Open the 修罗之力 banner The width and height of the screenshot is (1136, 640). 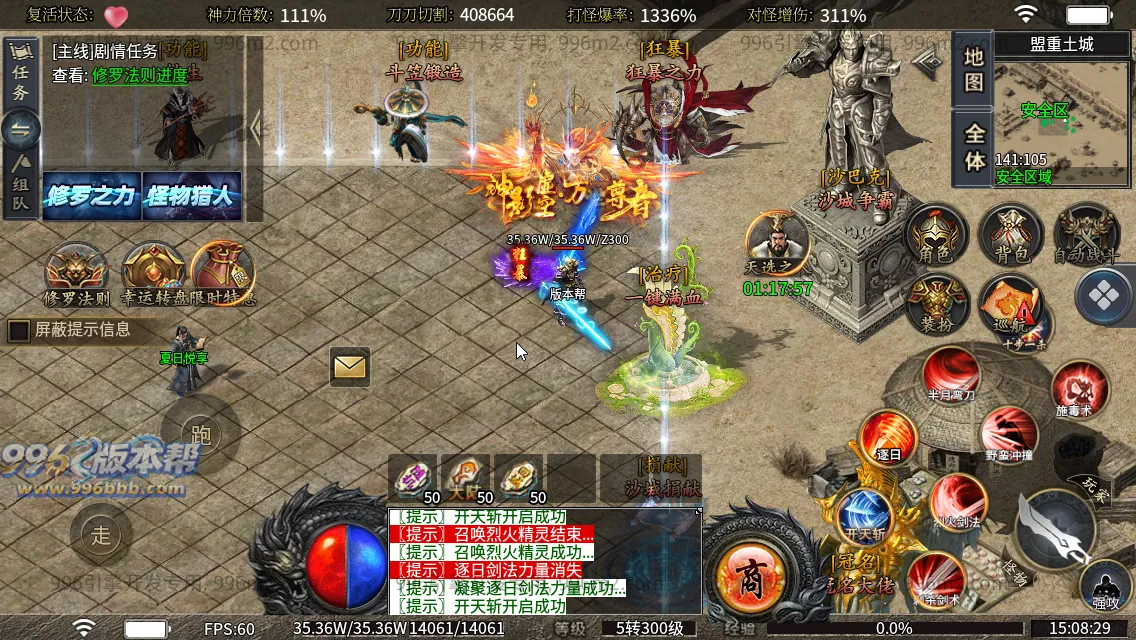click(90, 196)
